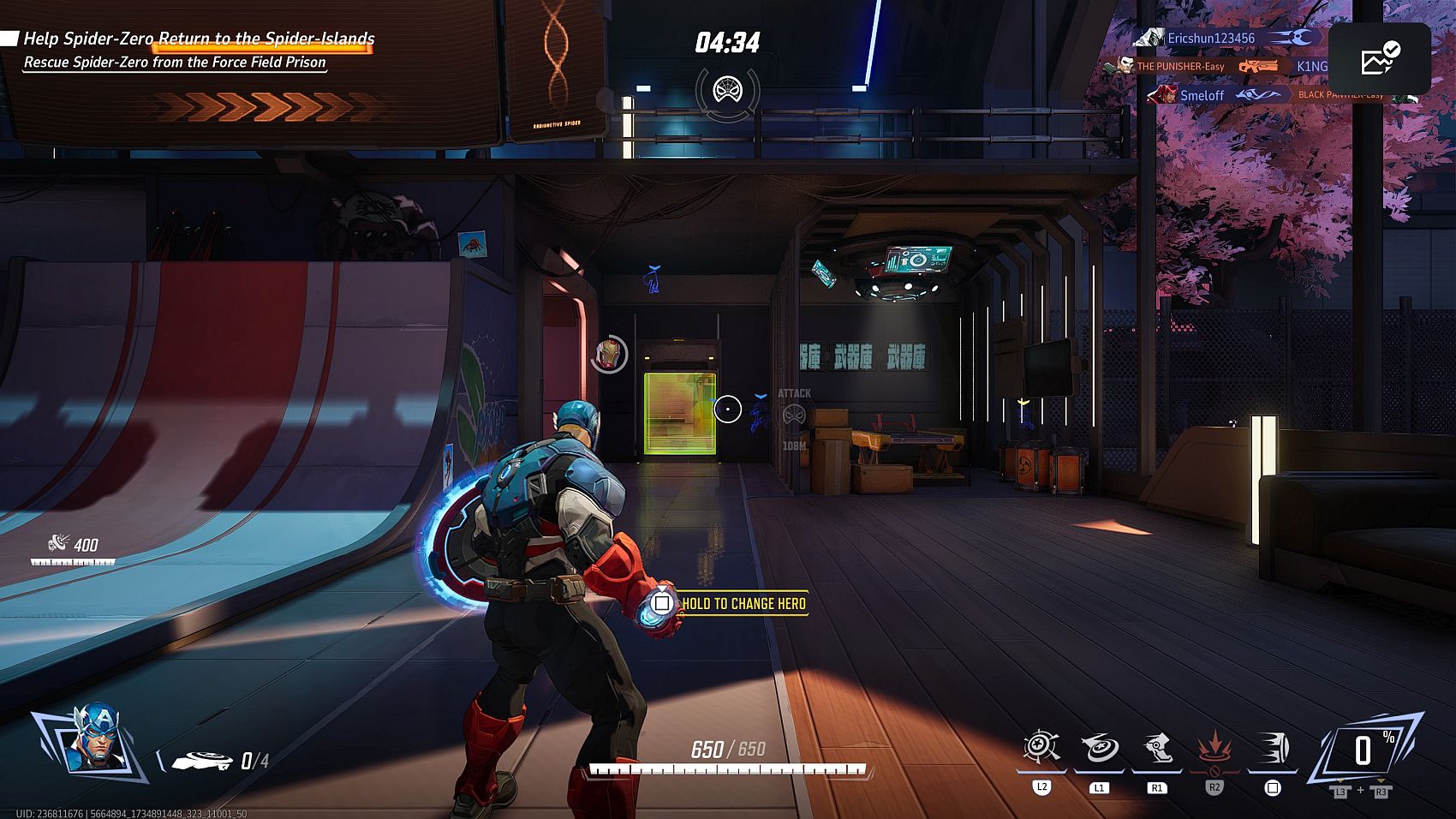Select the Spider-Zero objective icon under timer
Screen dimensions: 1456x819
727,89
